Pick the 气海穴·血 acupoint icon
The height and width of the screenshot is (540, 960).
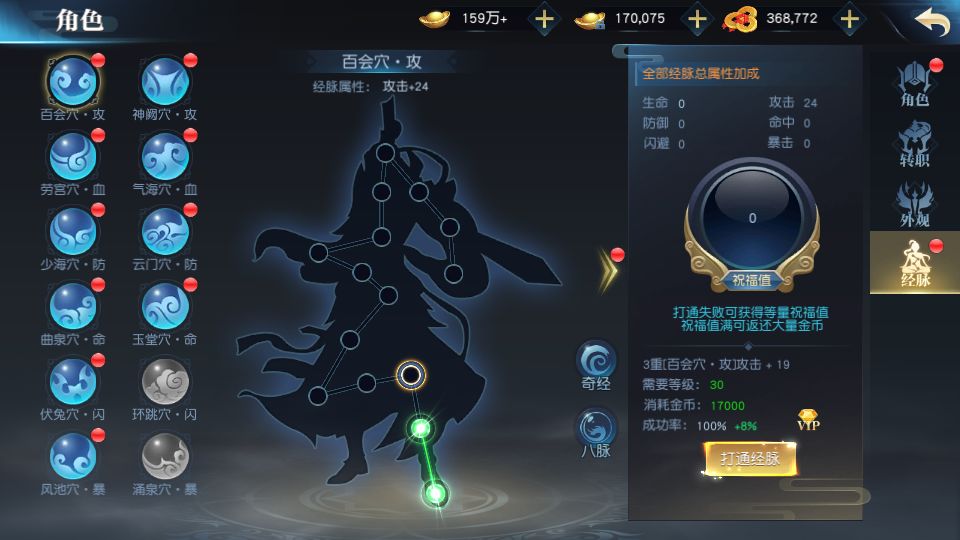[x=165, y=156]
